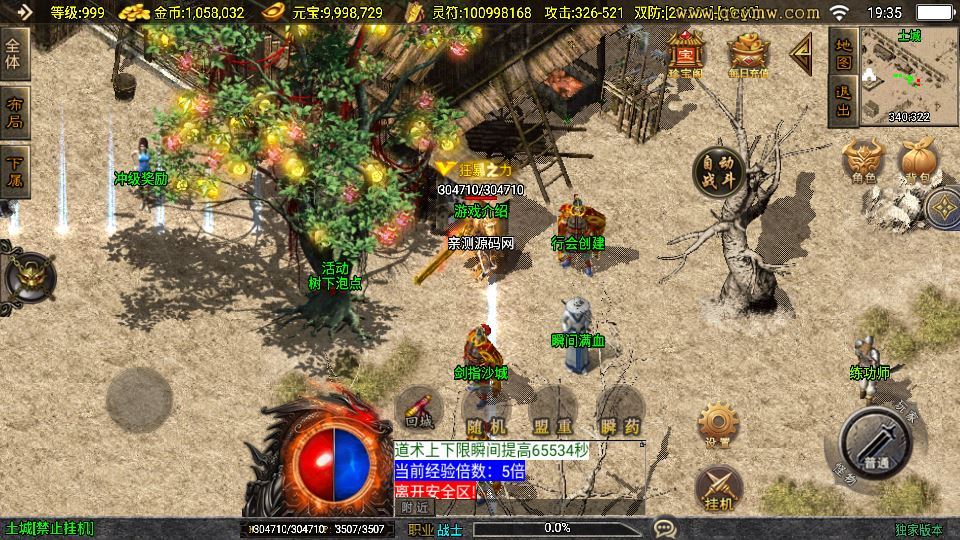
Task: Open the 角色 character sheet
Action: [x=864, y=160]
